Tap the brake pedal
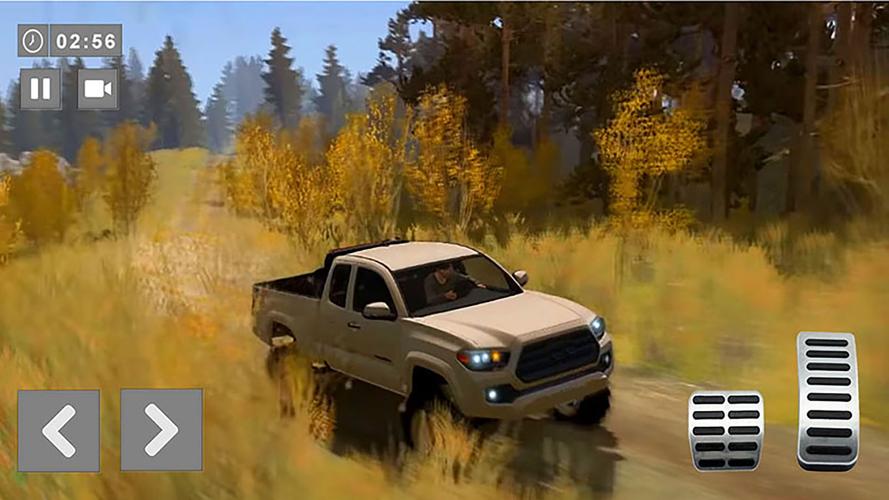The height and width of the screenshot is (500, 889). pyautogui.click(x=726, y=430)
